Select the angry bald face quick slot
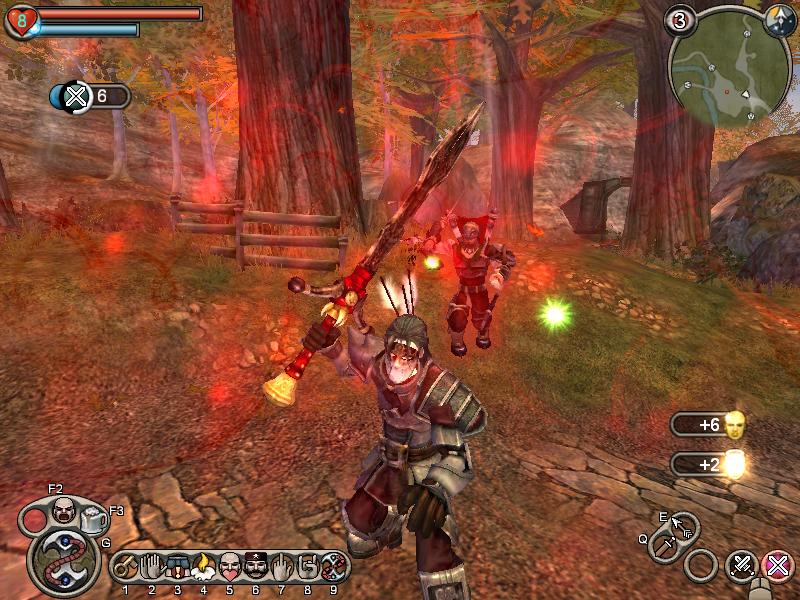Screen dimensions: 800x600 click(63, 510)
